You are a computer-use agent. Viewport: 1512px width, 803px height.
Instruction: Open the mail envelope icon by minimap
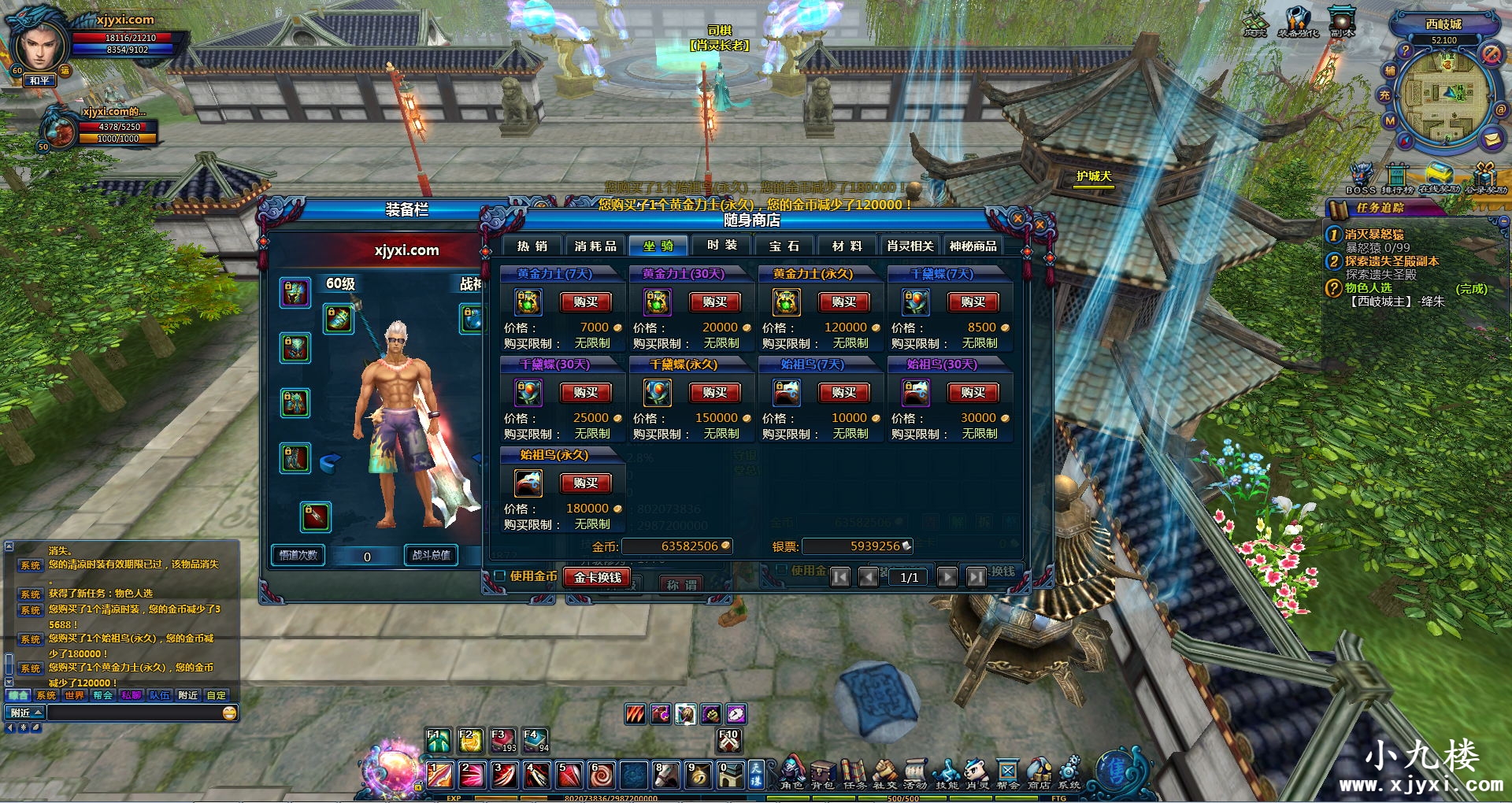[1492, 139]
